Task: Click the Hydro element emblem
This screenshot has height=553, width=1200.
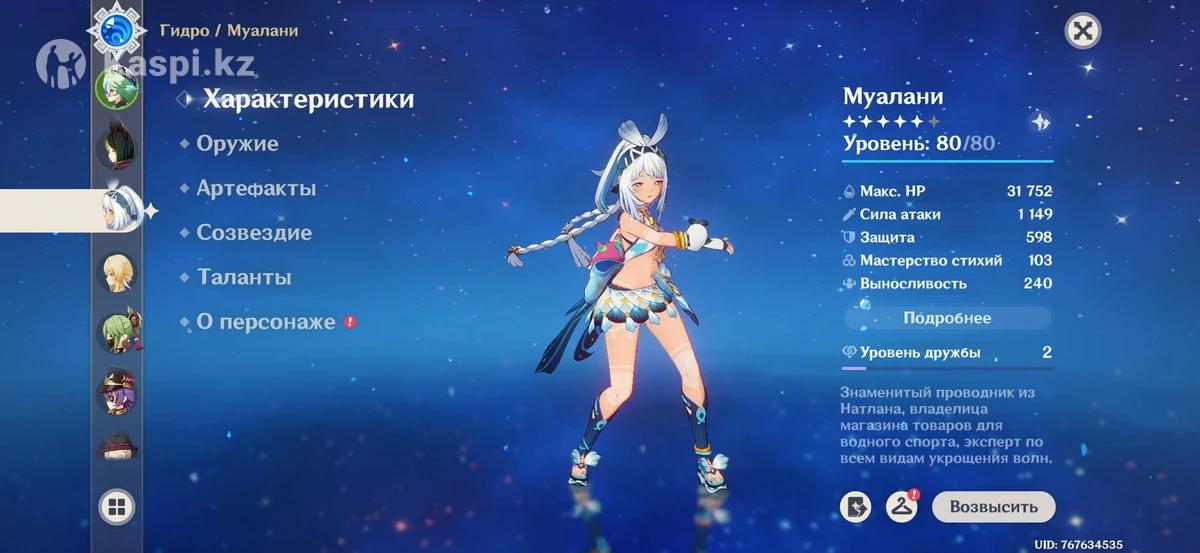Action: [116, 30]
